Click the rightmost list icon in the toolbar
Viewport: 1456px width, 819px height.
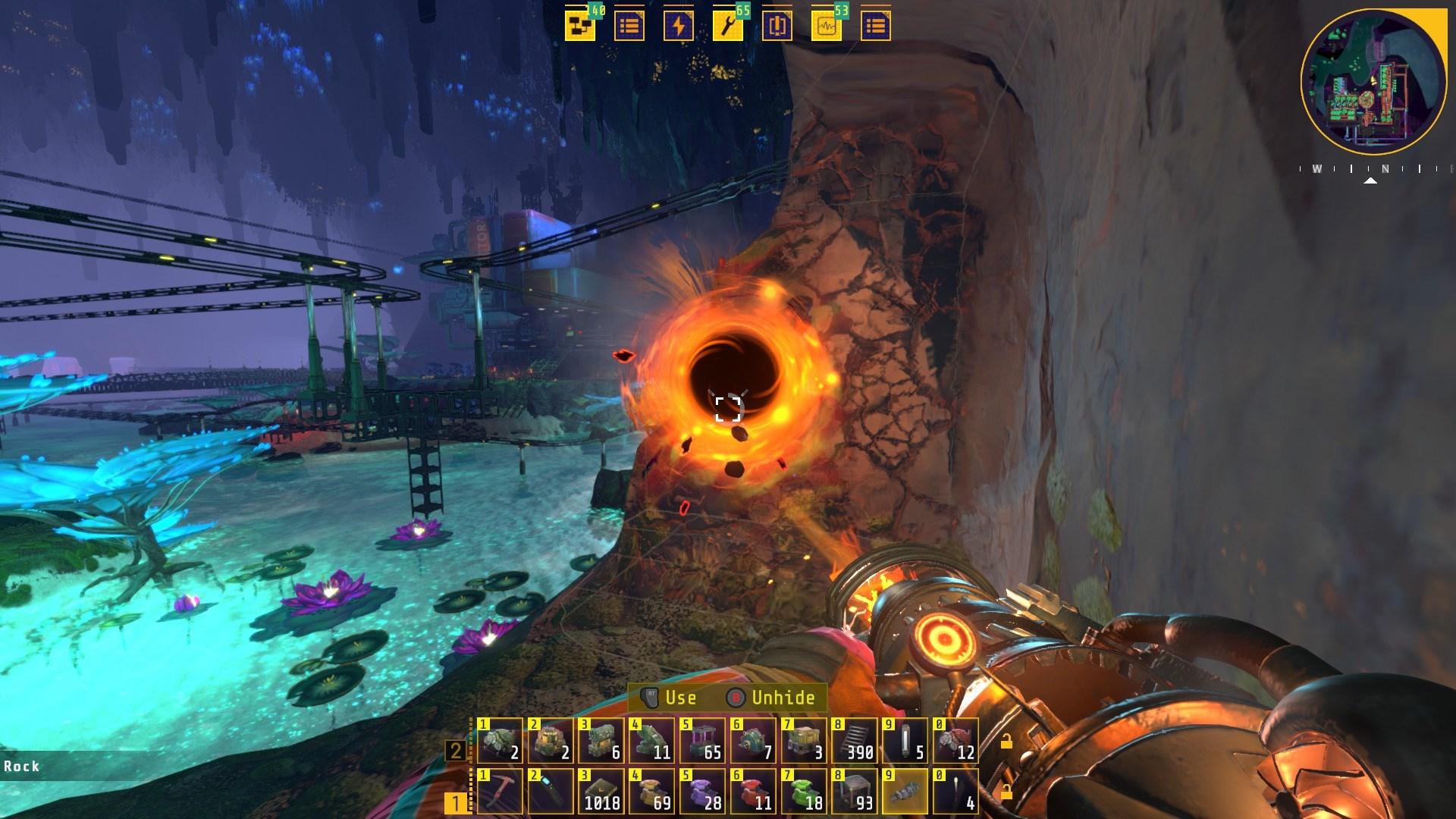point(876,25)
